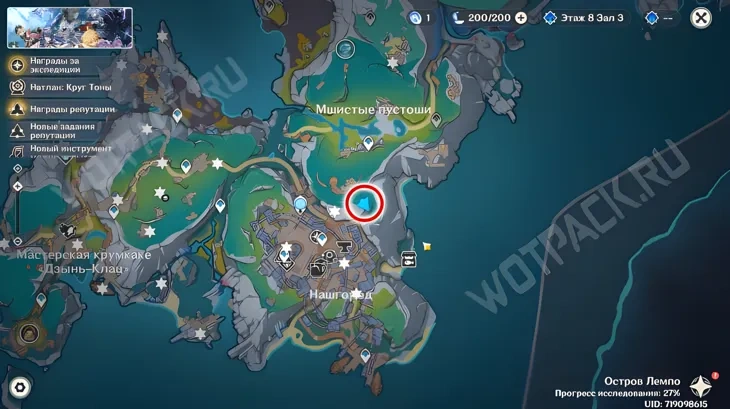Open the region selector star icon
The height and width of the screenshot is (409, 730).
[x=702, y=388]
